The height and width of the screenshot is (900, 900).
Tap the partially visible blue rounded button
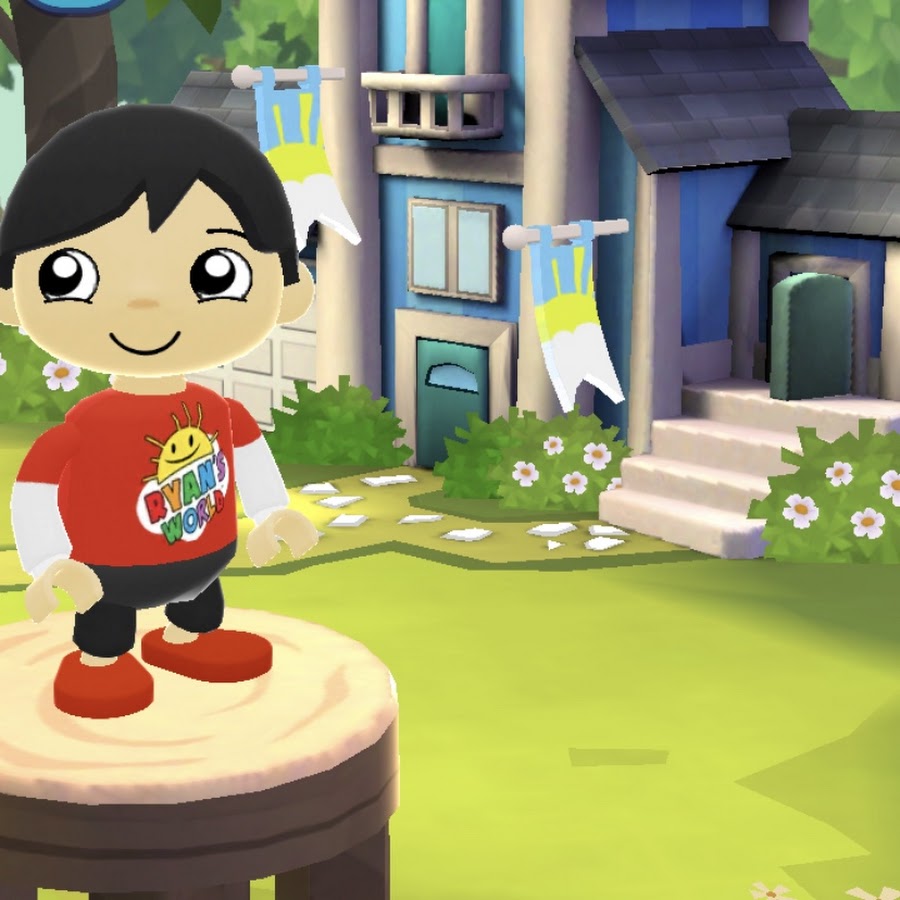click(x=68, y=5)
